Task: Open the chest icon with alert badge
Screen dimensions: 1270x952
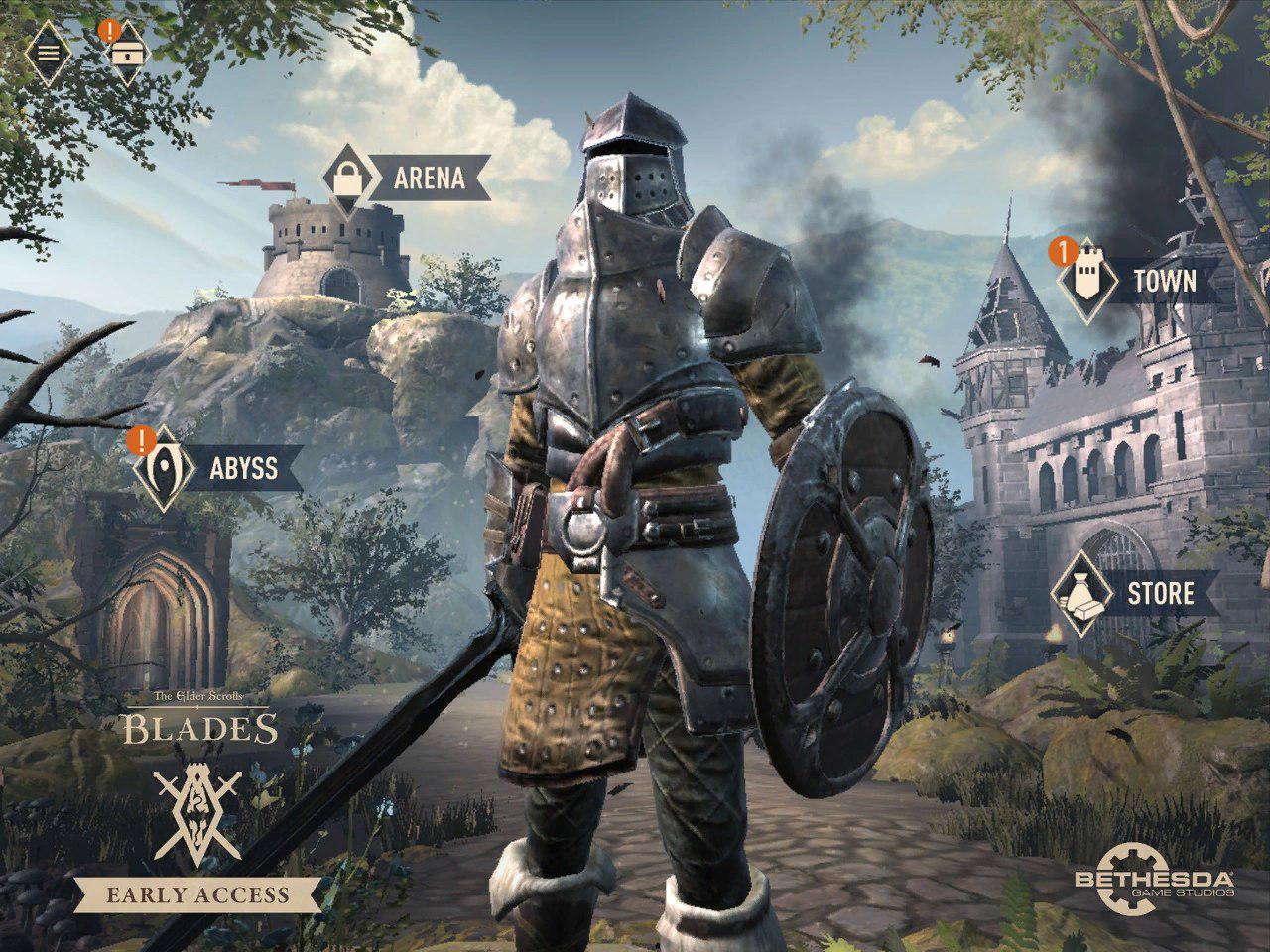Action: click(124, 51)
